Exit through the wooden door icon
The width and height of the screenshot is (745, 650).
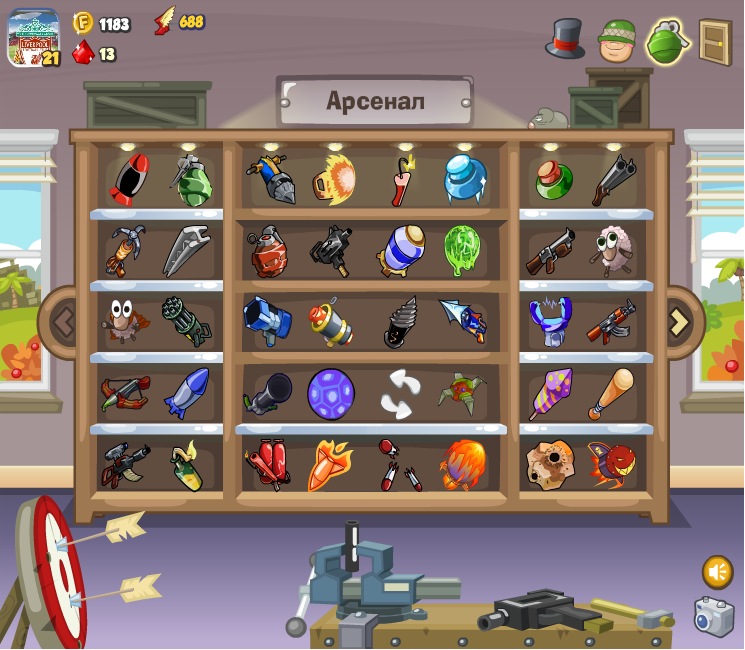715,41
